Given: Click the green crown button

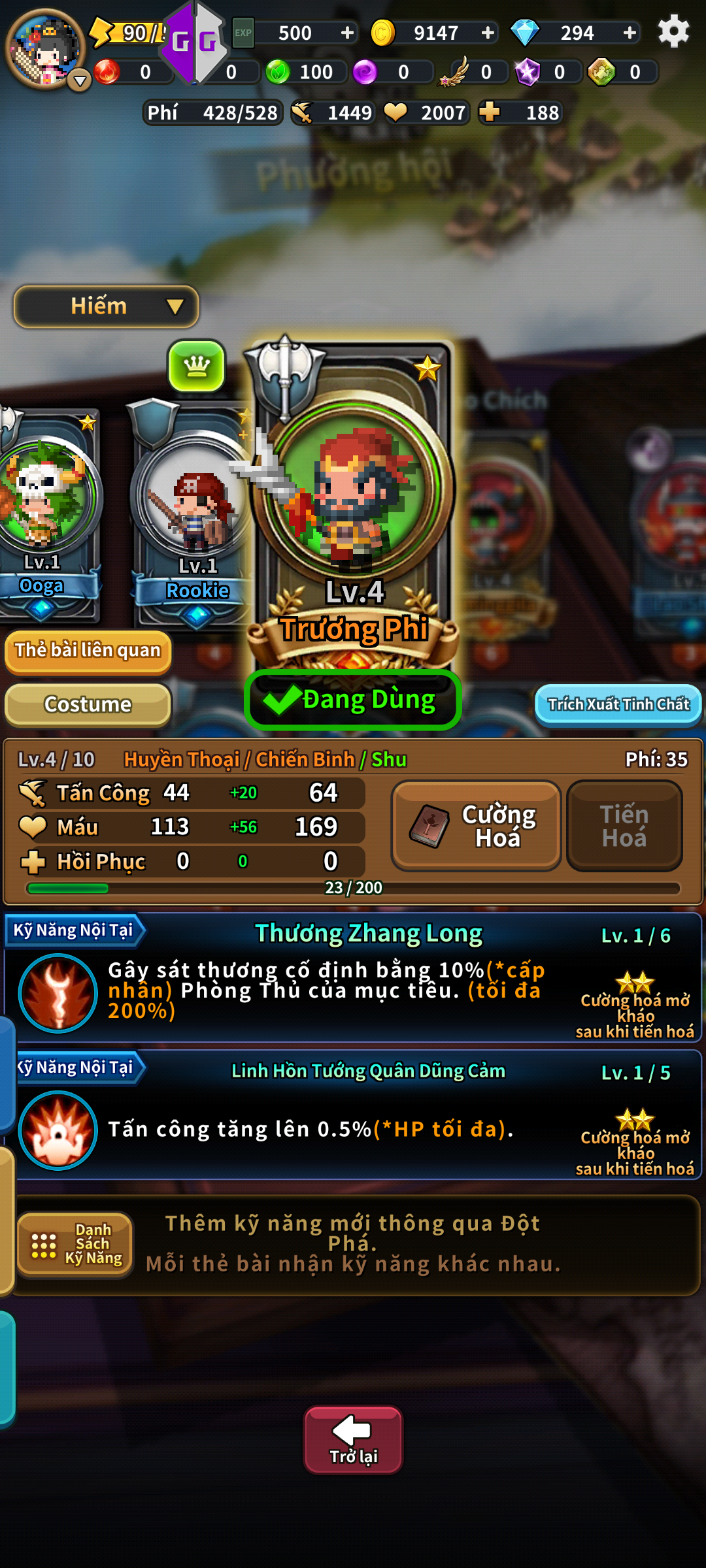Looking at the screenshot, I should click(x=197, y=366).
